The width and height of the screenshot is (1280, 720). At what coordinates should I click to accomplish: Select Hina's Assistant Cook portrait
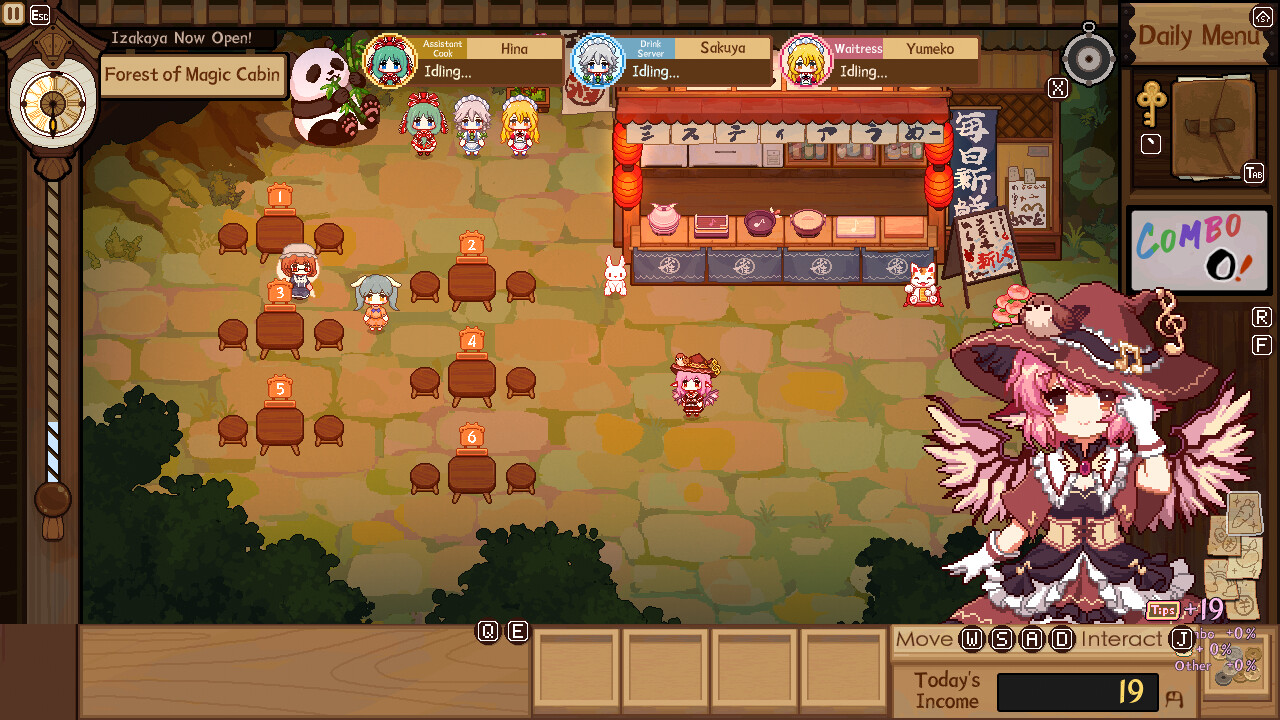click(391, 62)
